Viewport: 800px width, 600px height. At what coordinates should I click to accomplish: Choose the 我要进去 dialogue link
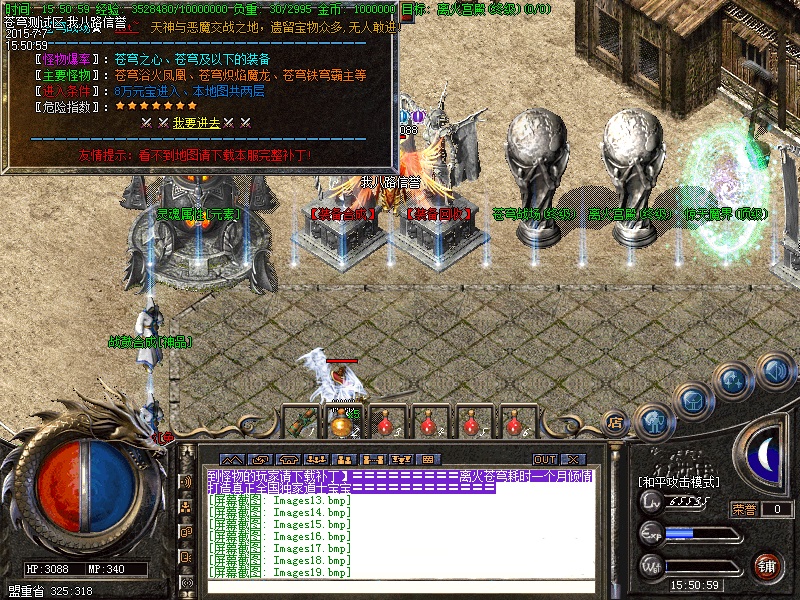(x=196, y=123)
